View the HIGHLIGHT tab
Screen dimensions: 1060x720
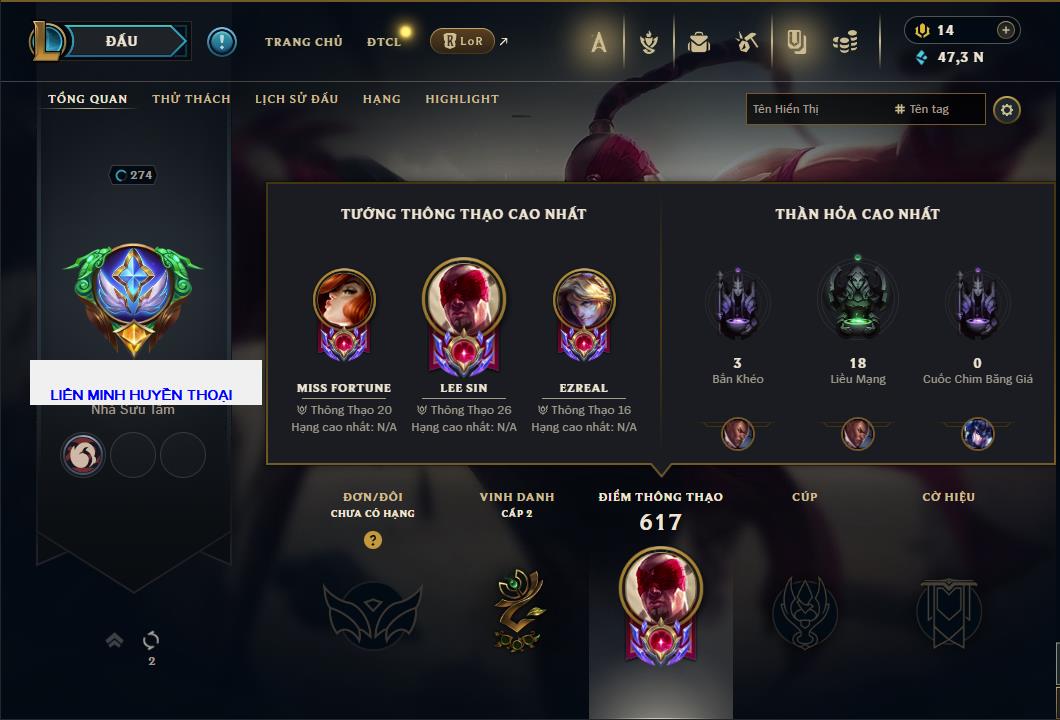(x=461, y=99)
